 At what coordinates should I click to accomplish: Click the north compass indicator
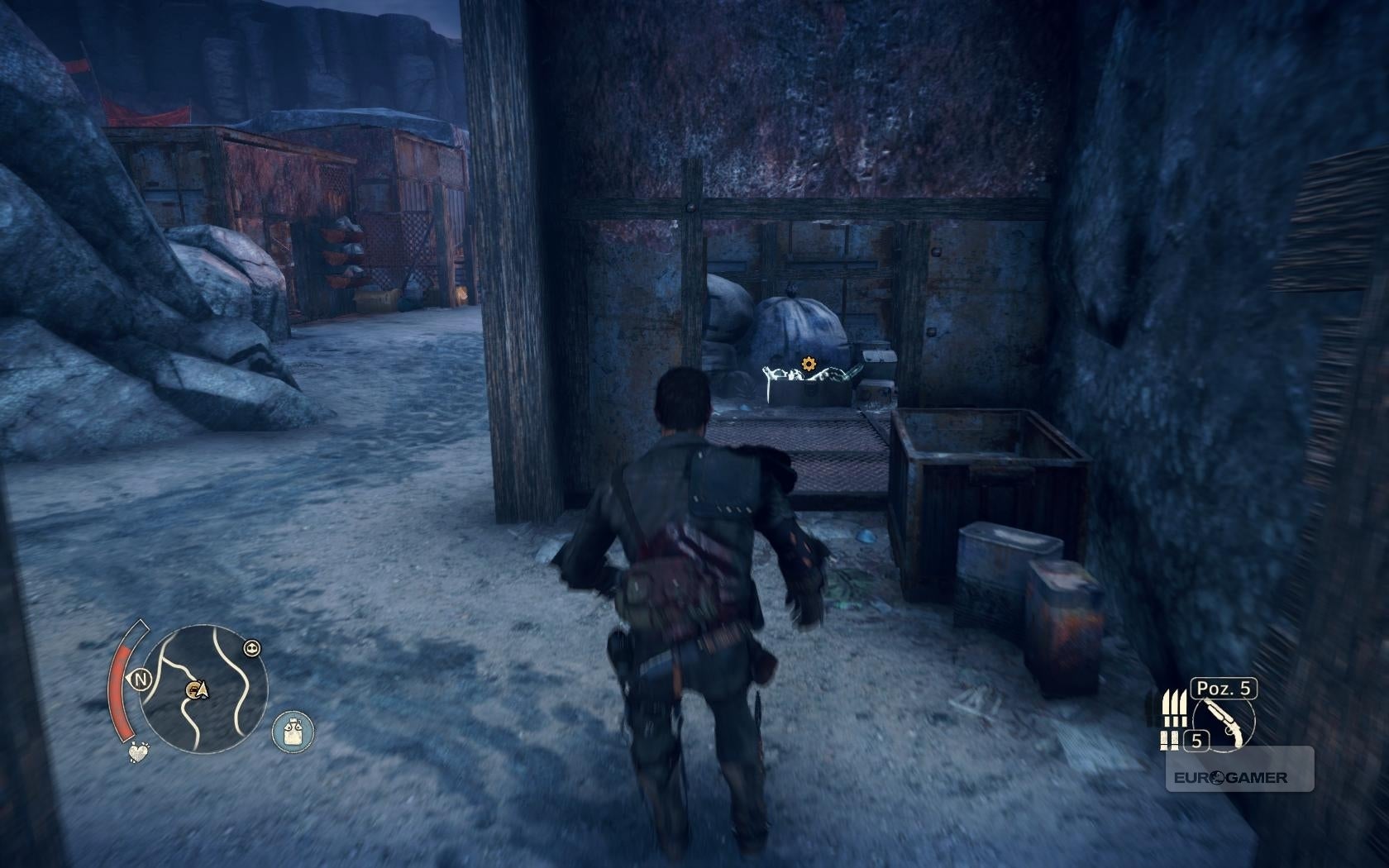[x=141, y=680]
